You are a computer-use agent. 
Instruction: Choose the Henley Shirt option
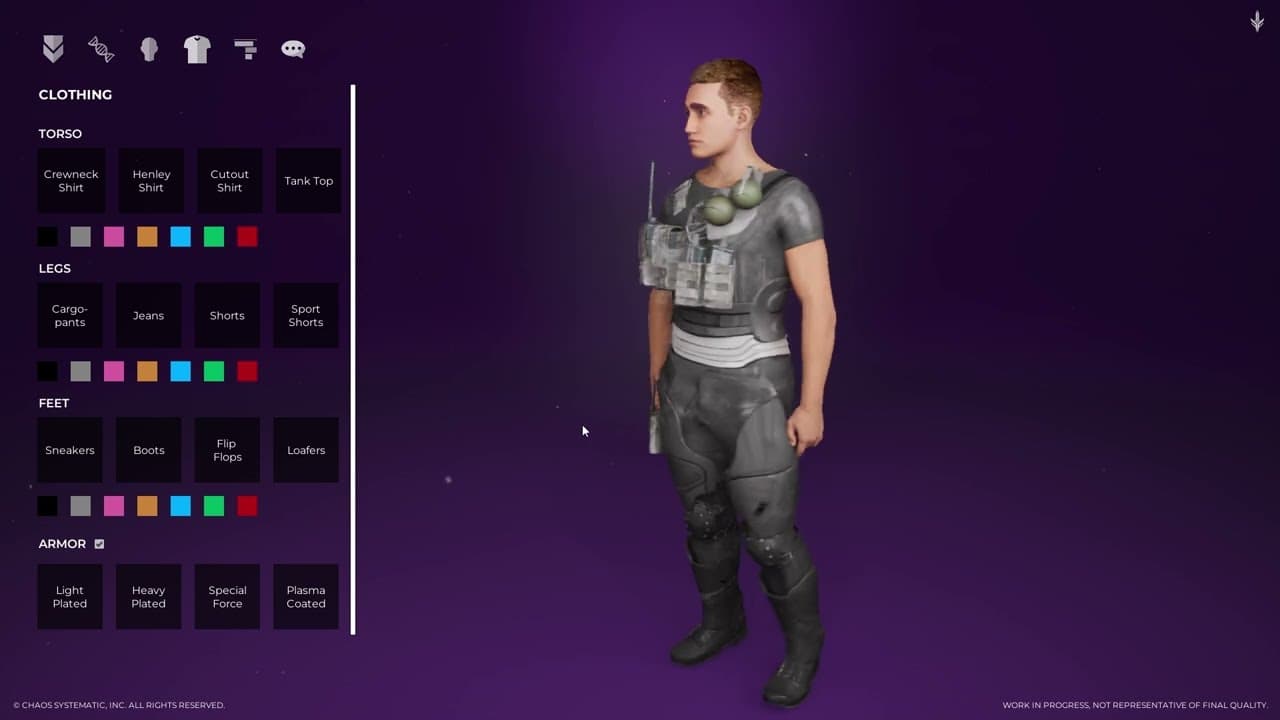click(x=151, y=181)
